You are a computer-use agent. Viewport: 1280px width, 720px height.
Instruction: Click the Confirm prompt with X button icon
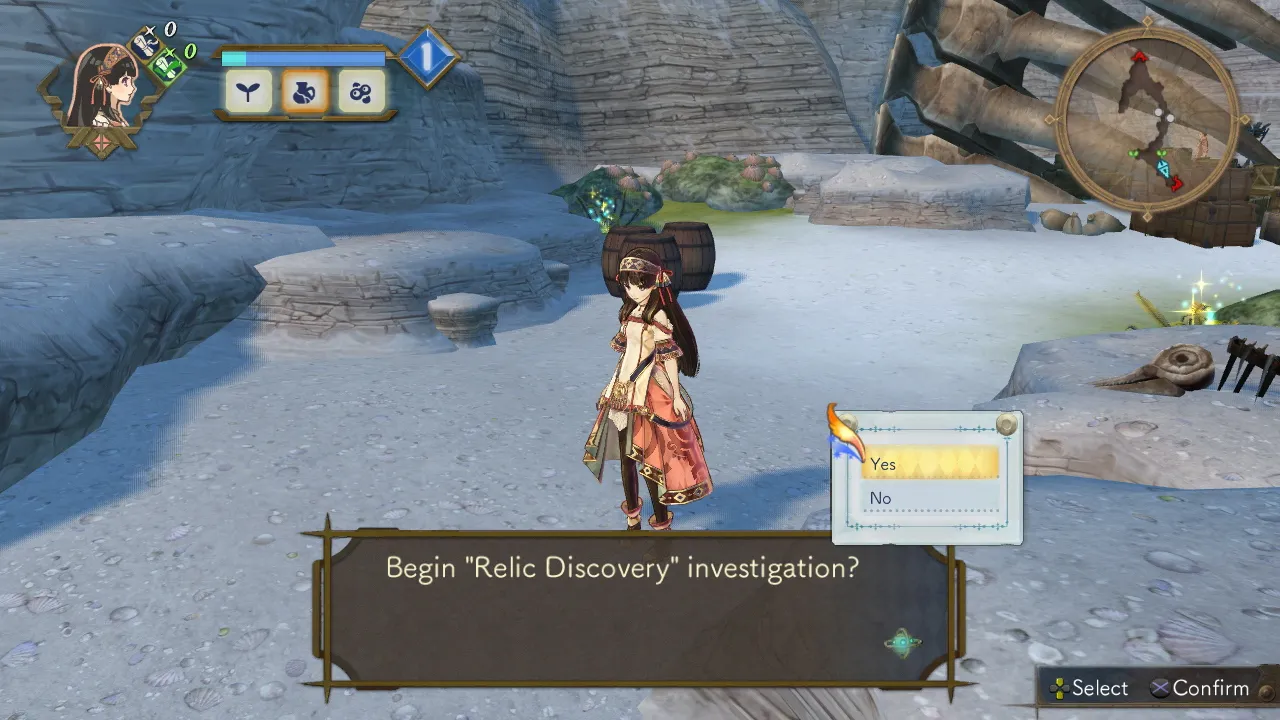(1205, 688)
